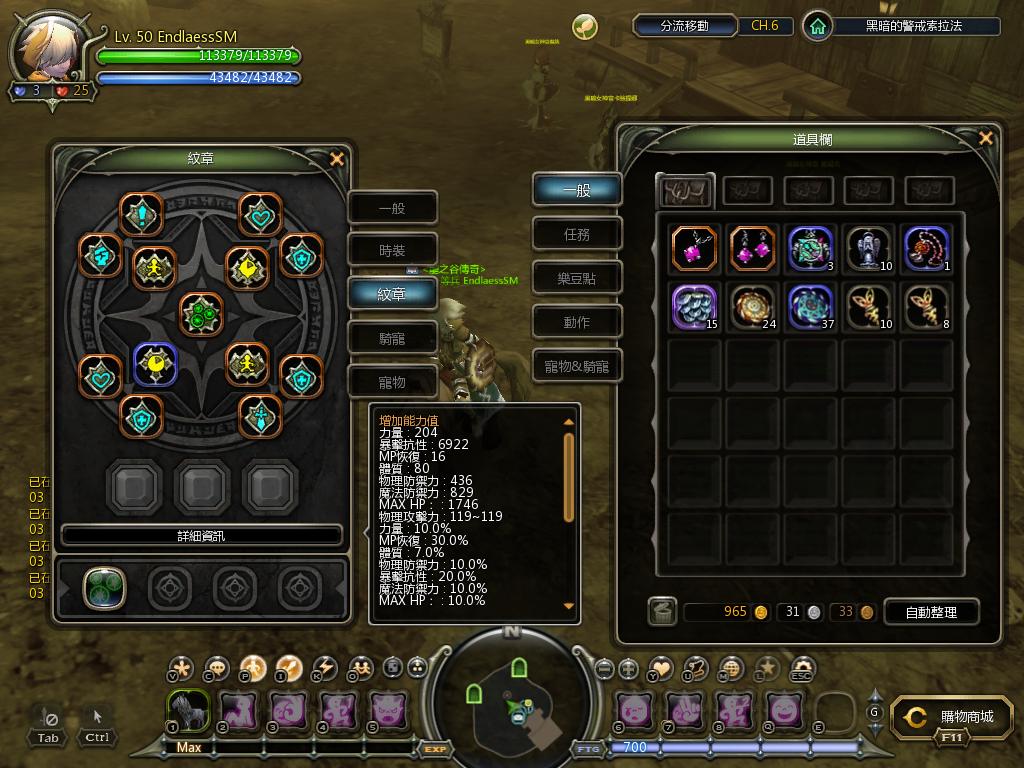
Task: Click the 詳細資訊 details button
Action: (201, 536)
